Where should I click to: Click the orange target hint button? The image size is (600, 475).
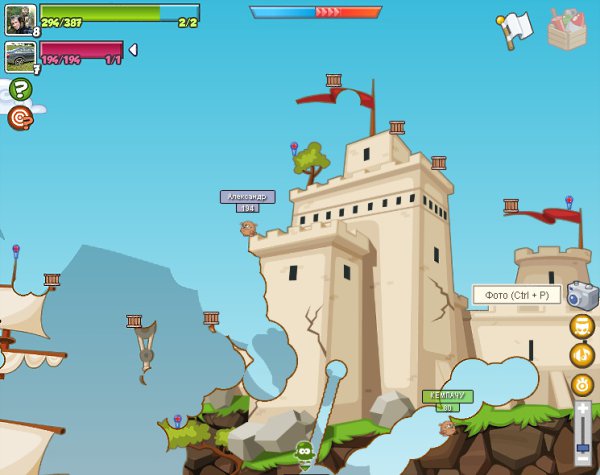coord(20,118)
